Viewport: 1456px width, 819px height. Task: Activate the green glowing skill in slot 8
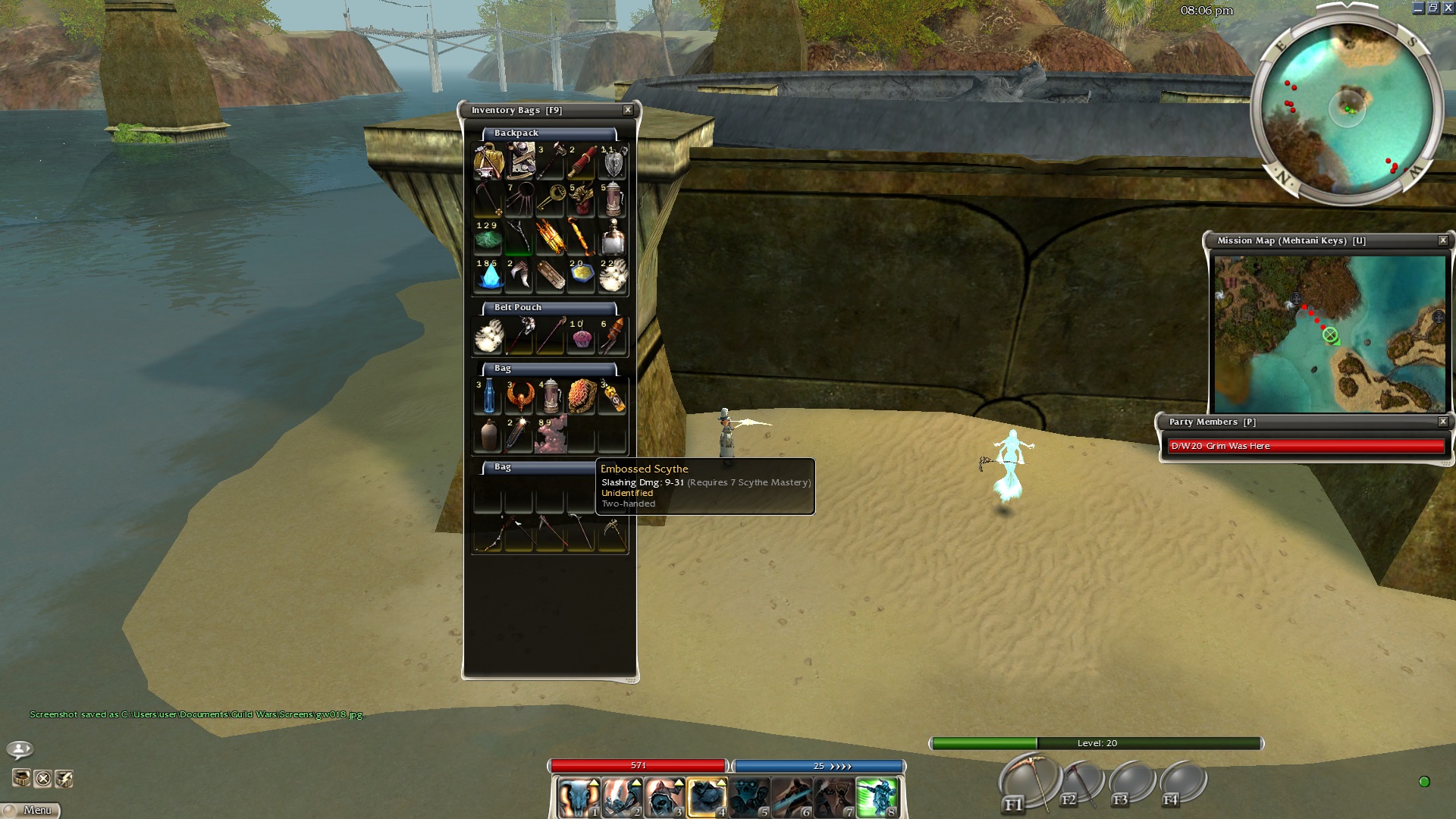pyautogui.click(x=877, y=798)
